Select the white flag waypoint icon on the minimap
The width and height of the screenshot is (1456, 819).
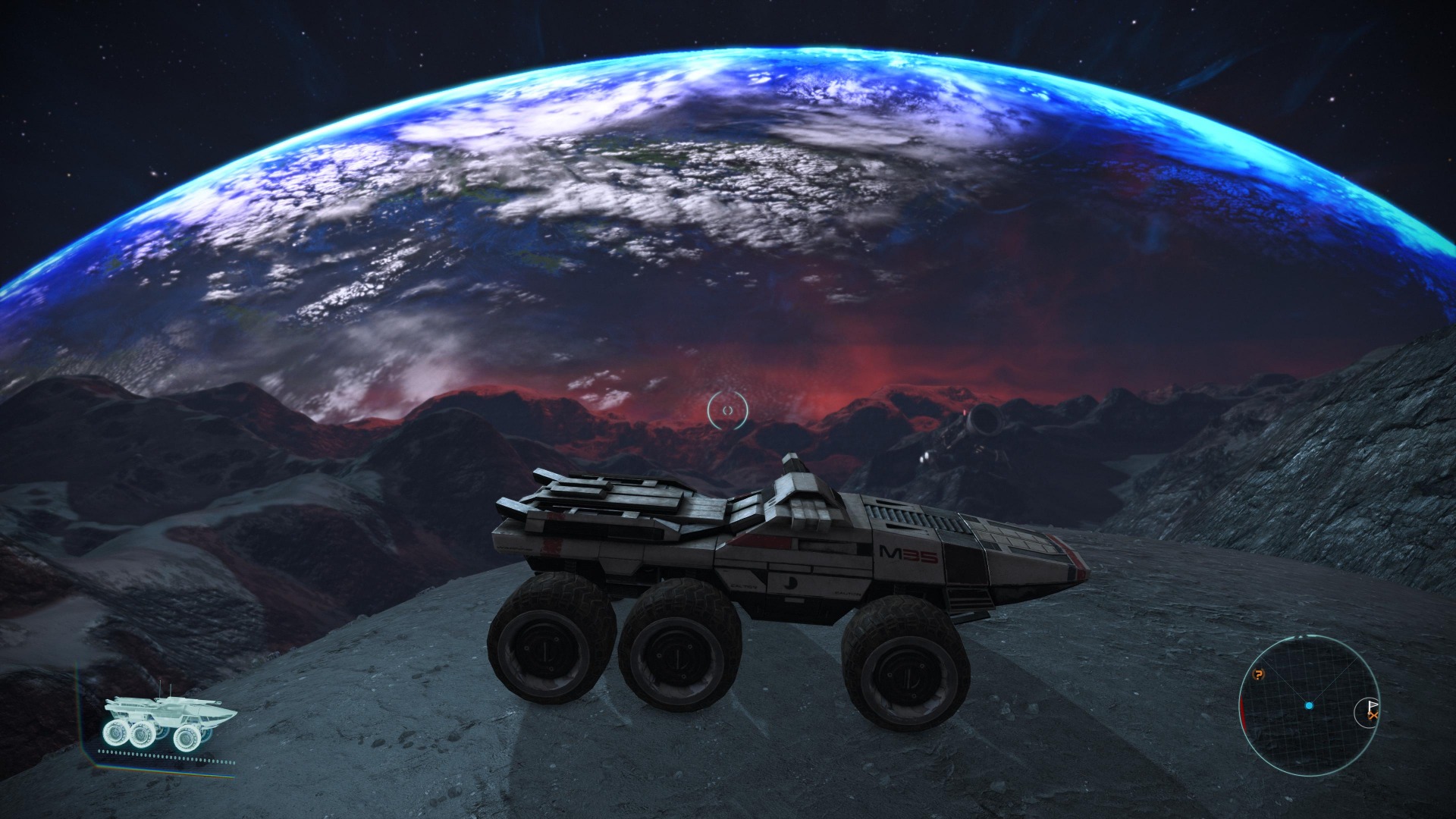pos(1372,704)
